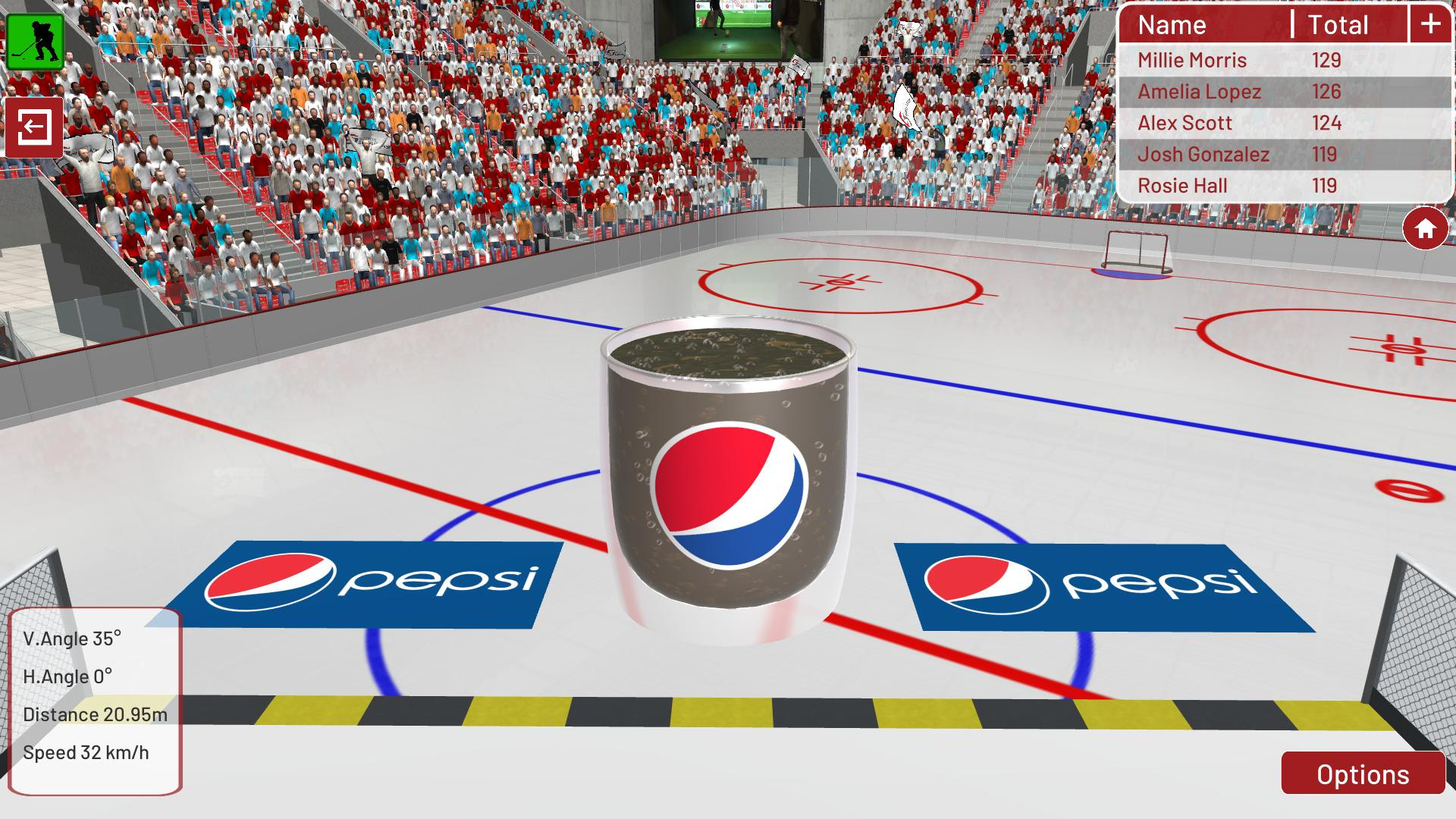Sort the leaderboard by the Name column
Image resolution: width=1456 pixels, height=819 pixels.
click(x=1172, y=25)
